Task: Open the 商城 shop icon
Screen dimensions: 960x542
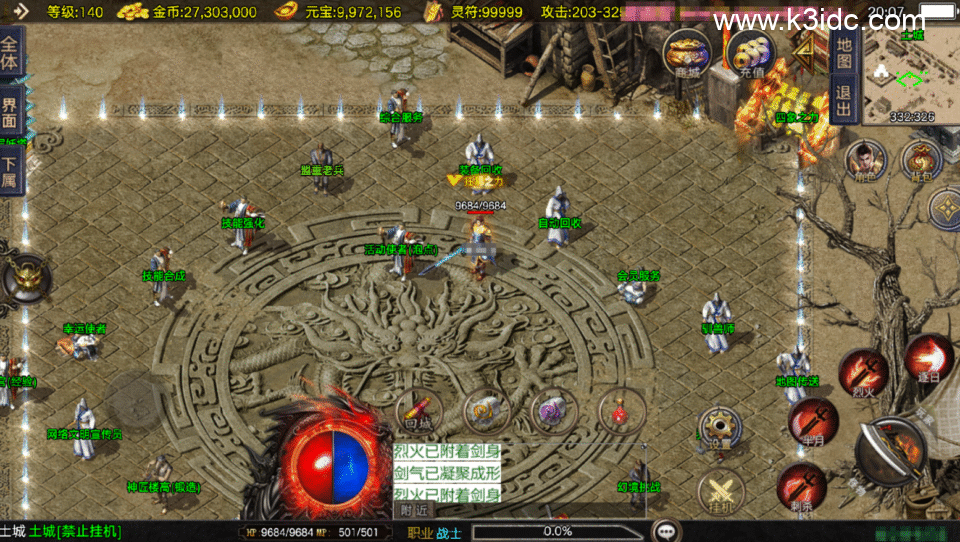Action: pos(687,52)
